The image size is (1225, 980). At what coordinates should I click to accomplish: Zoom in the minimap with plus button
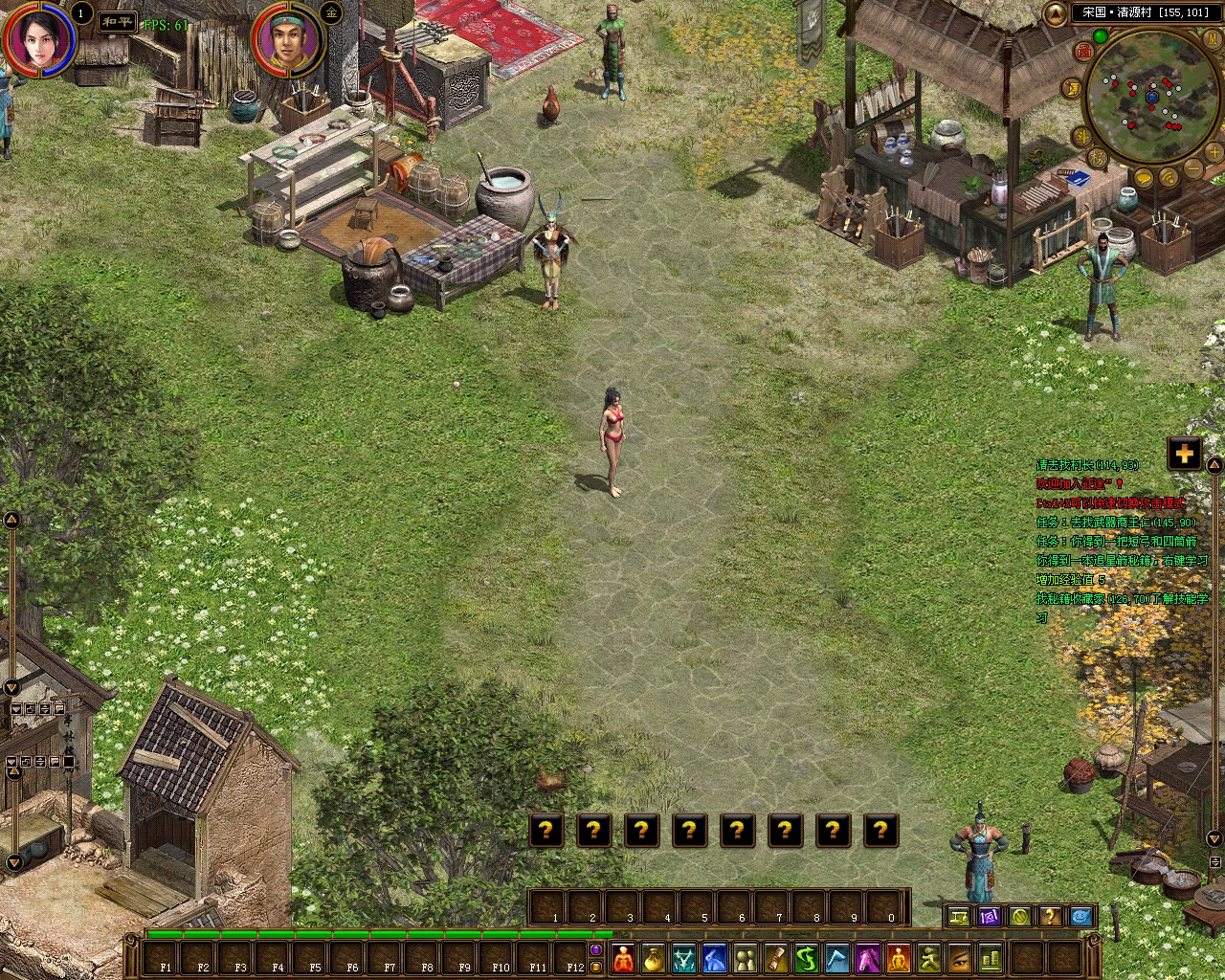pos(1214,152)
